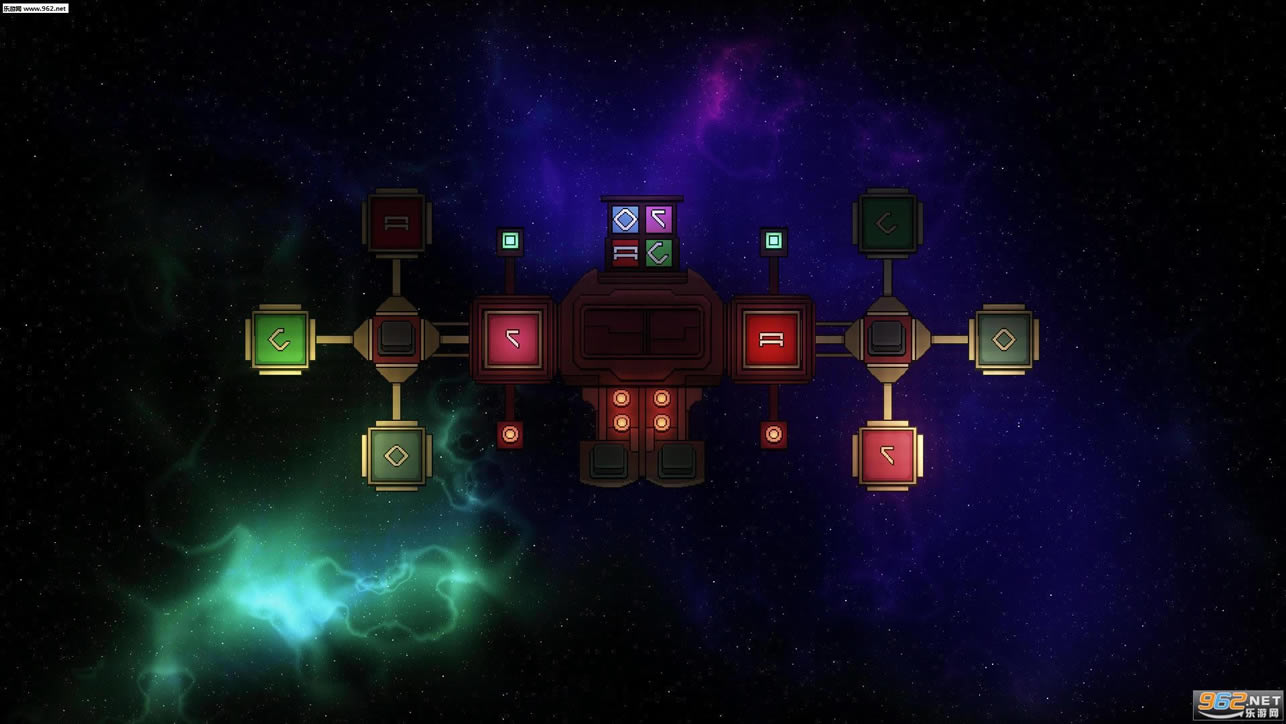The image size is (1286, 724).
Task: Choose the purple hook symbol tile
Action: coord(659,219)
